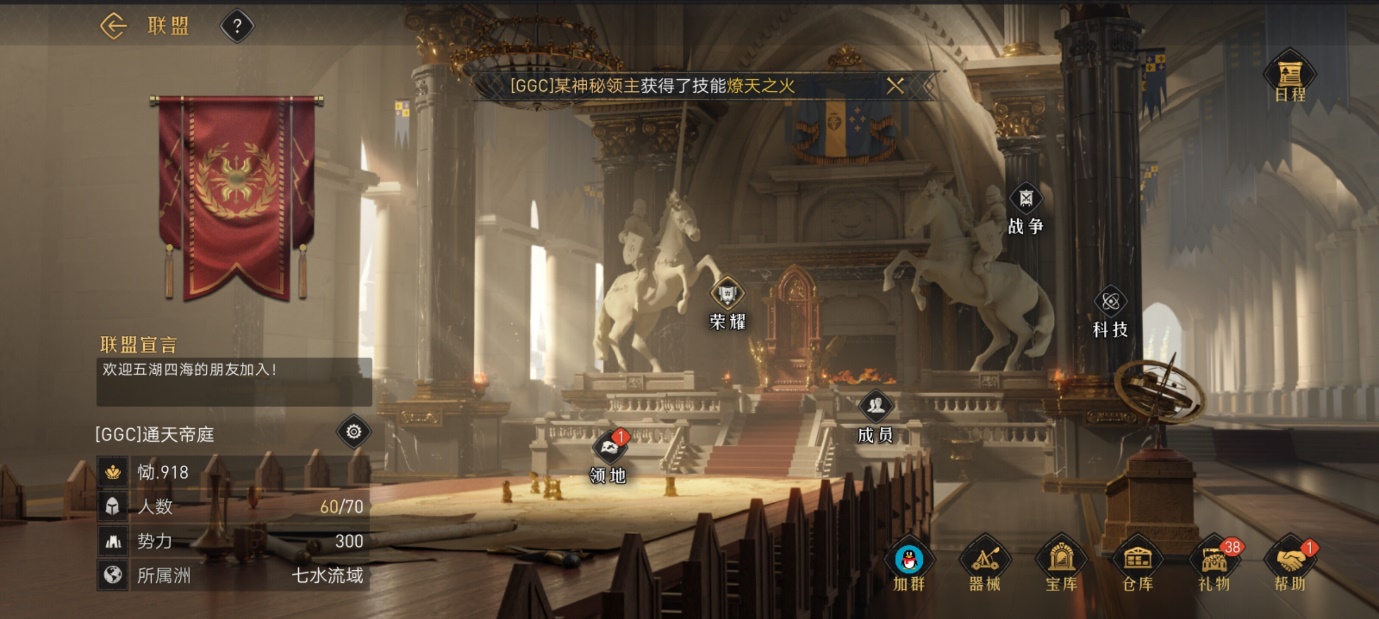Screen dimensions: 1379x619
Task: Open the 日程 schedule icon
Action: [1289, 76]
